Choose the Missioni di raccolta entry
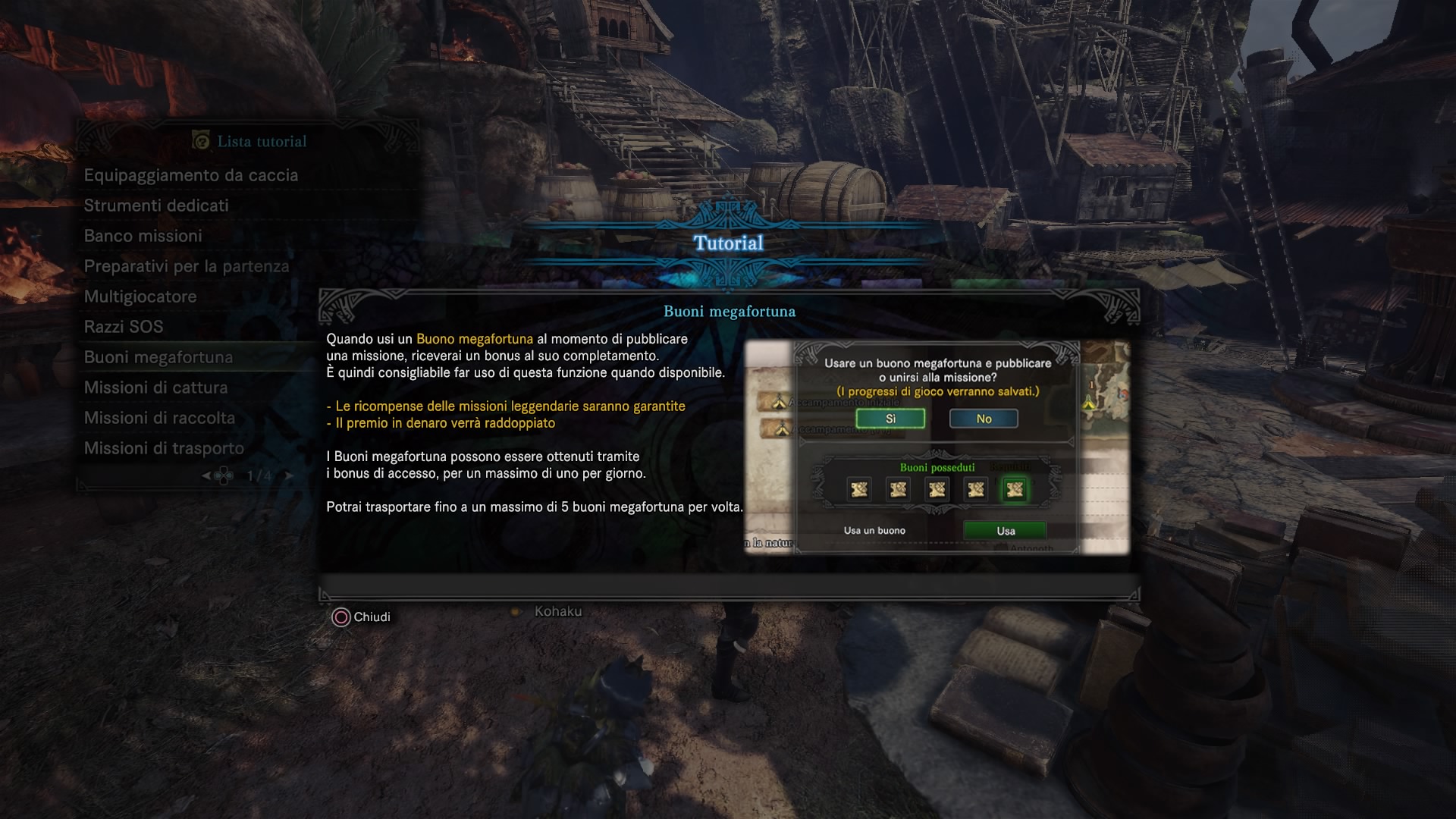 pos(159,418)
